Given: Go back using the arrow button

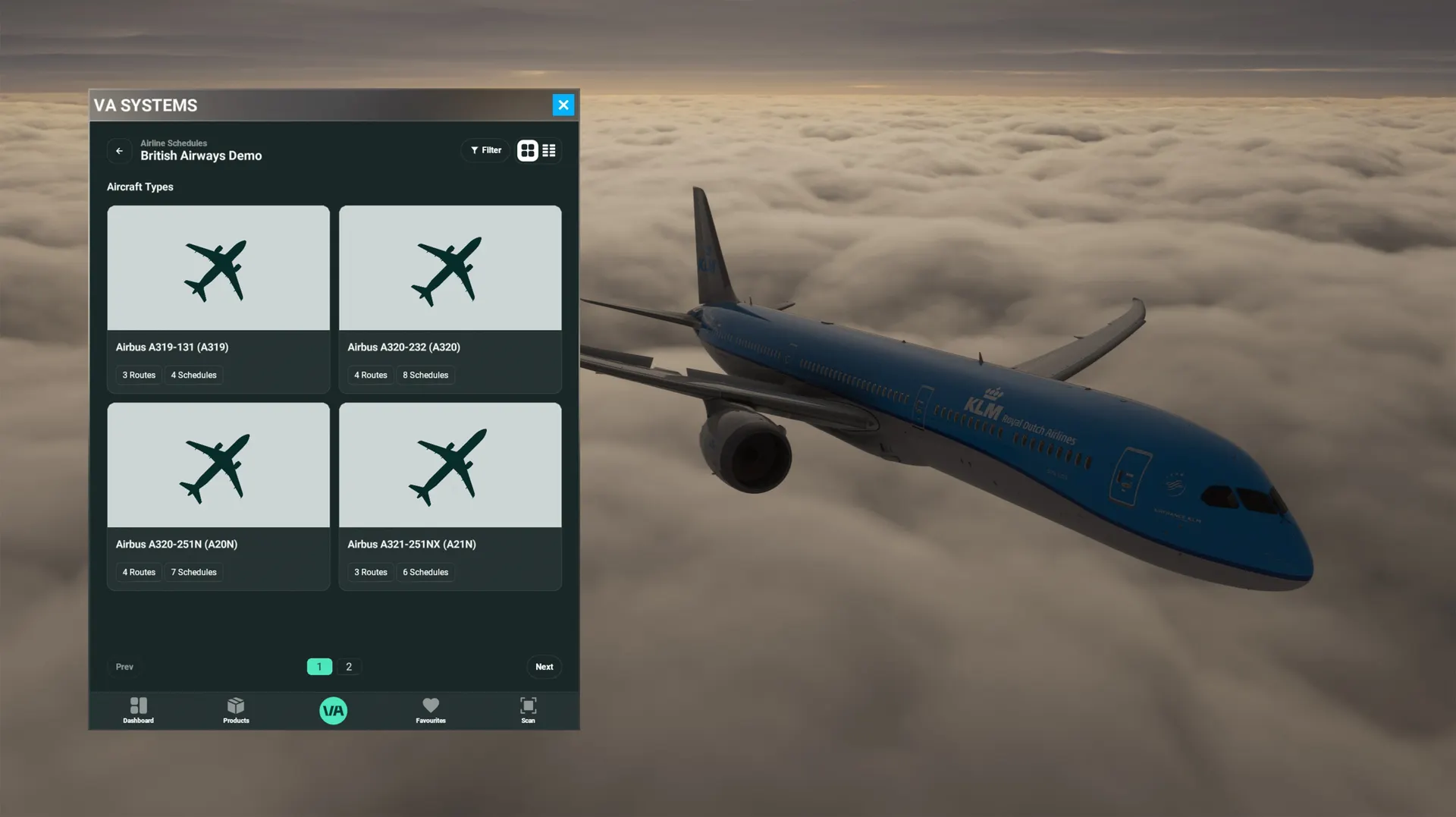Looking at the screenshot, I should 119,151.
